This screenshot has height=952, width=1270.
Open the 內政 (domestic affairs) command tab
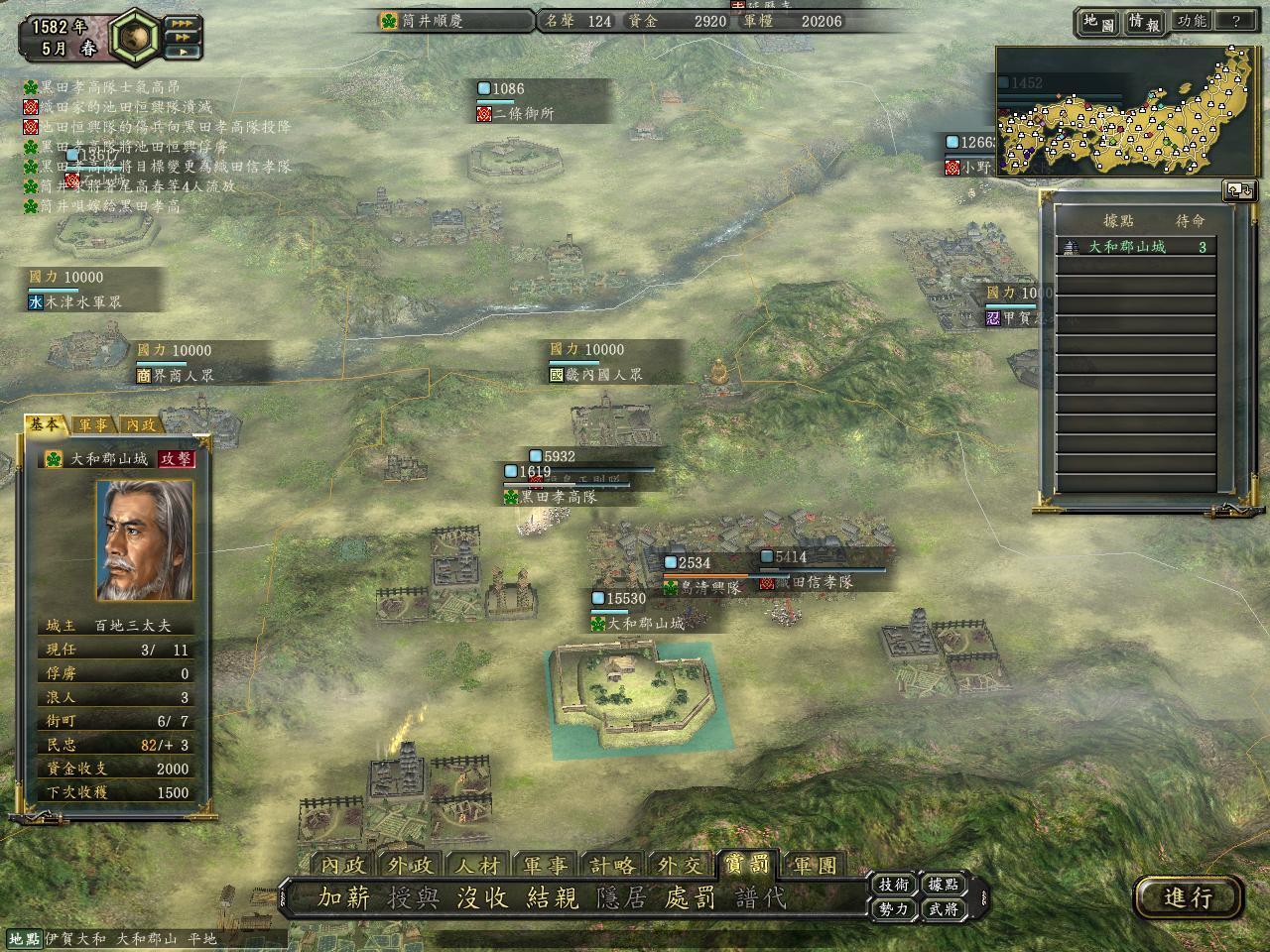coord(343,865)
